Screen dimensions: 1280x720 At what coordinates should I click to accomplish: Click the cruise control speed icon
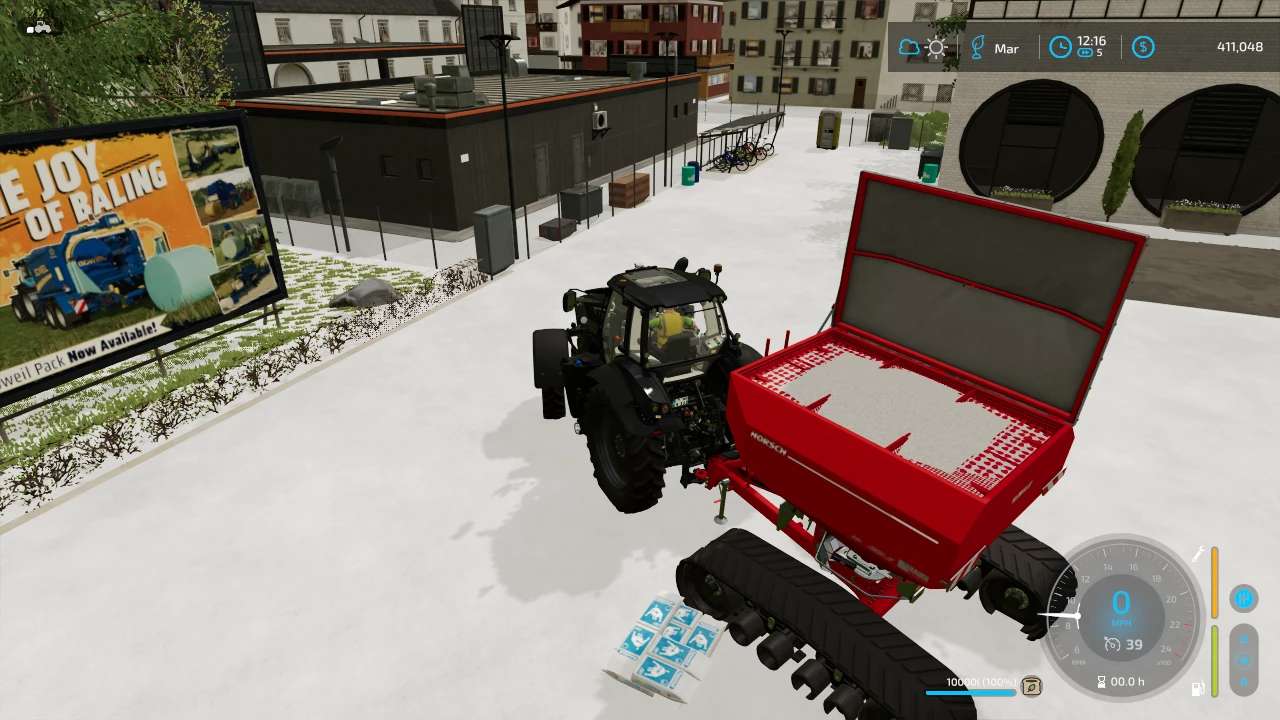point(1112,645)
